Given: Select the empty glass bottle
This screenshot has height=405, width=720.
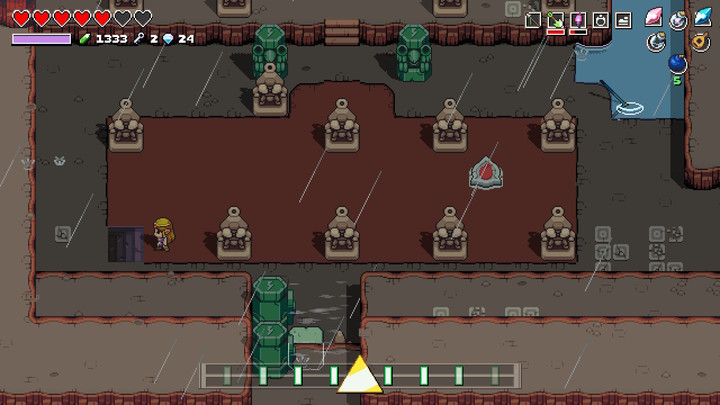Looking at the screenshot, I should pyautogui.click(x=657, y=41).
